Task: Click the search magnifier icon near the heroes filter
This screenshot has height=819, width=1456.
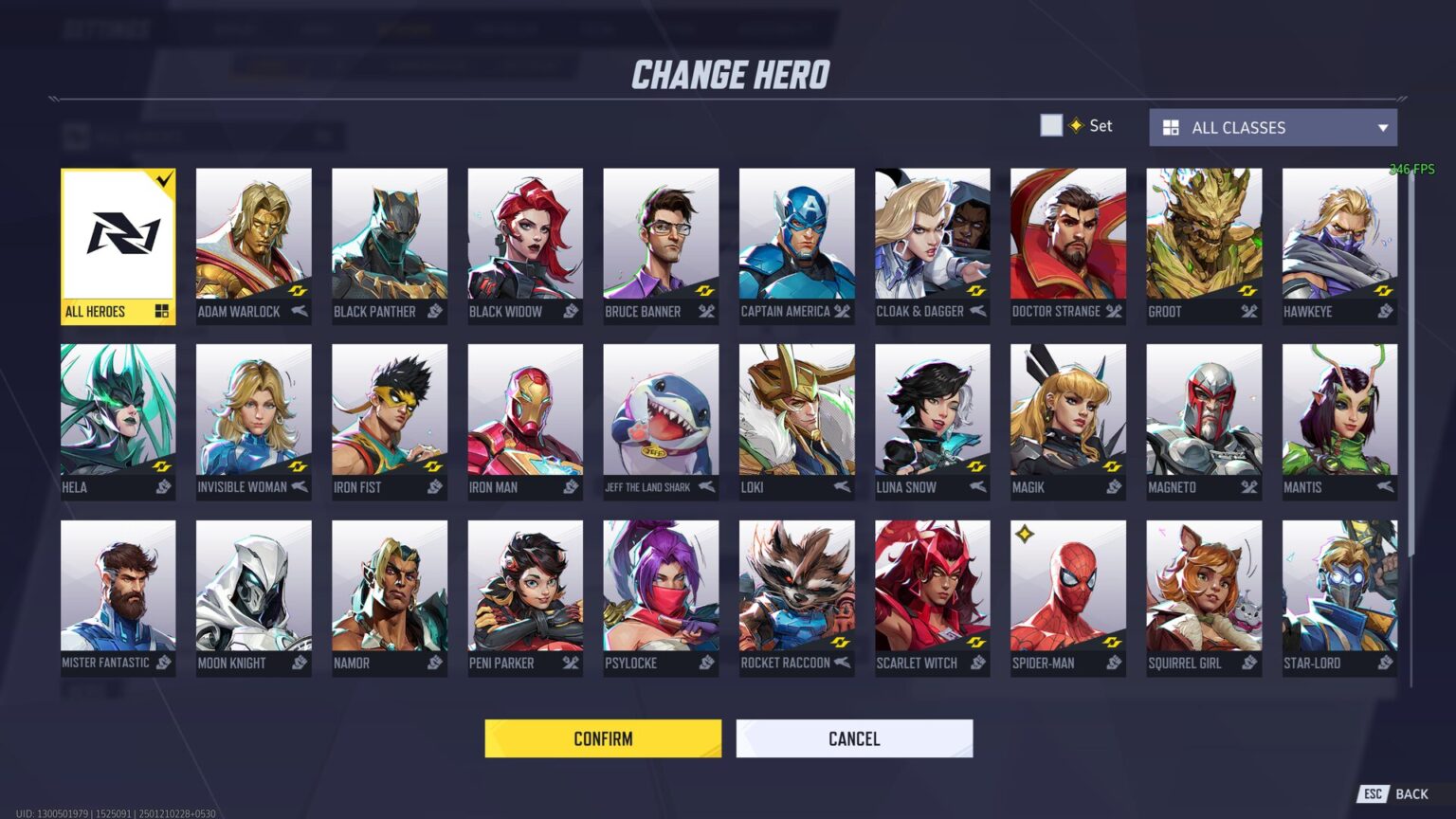Action: pos(327,136)
